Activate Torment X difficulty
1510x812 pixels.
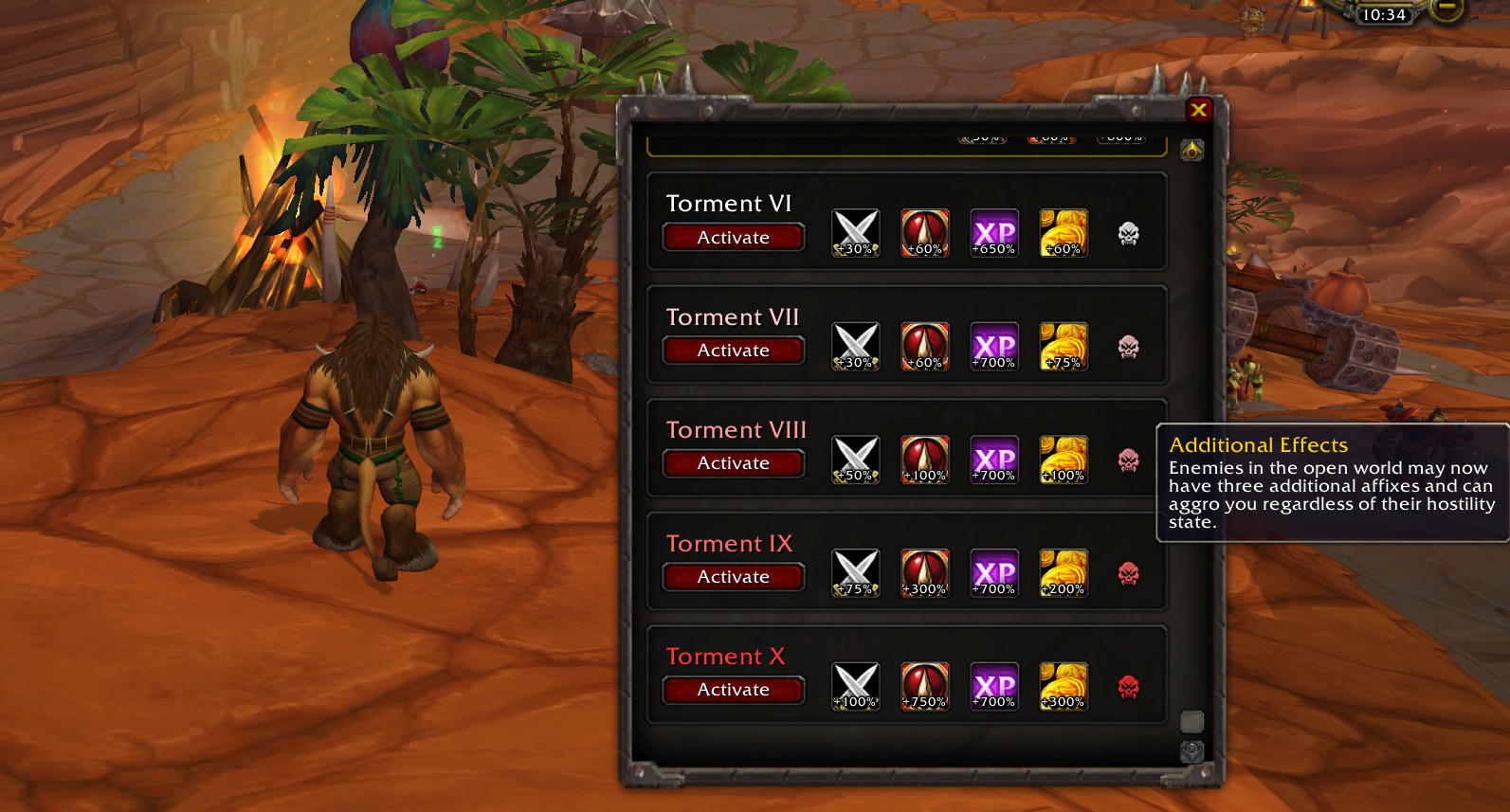733,690
